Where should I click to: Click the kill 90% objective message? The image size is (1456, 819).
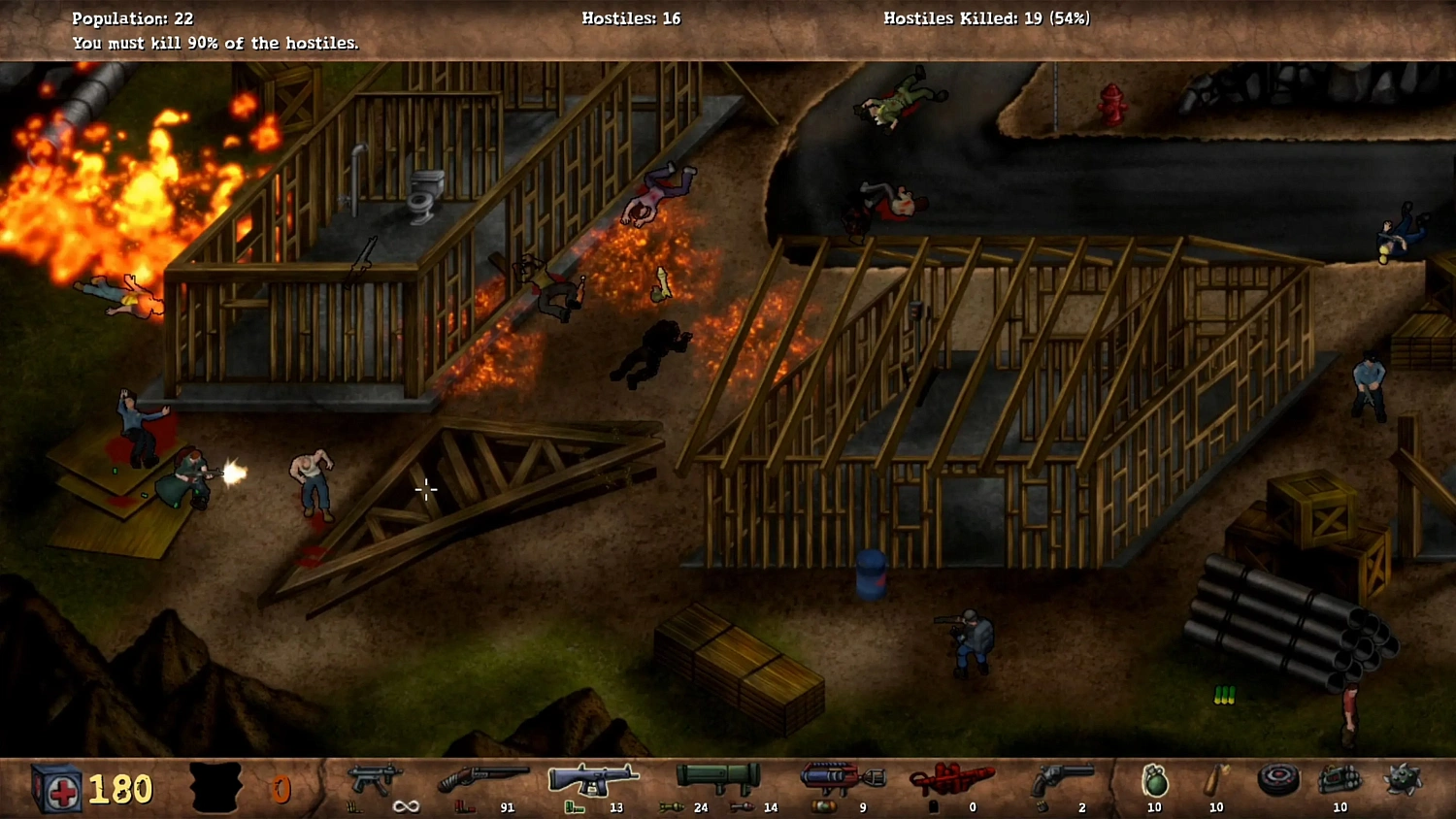(215, 43)
